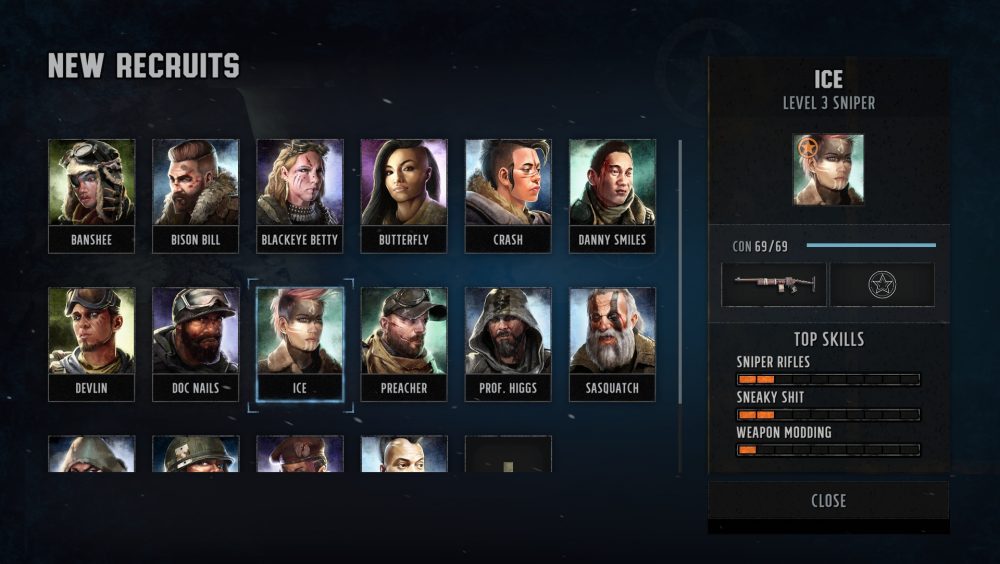Select the Banshee recruit portrait

91,195
